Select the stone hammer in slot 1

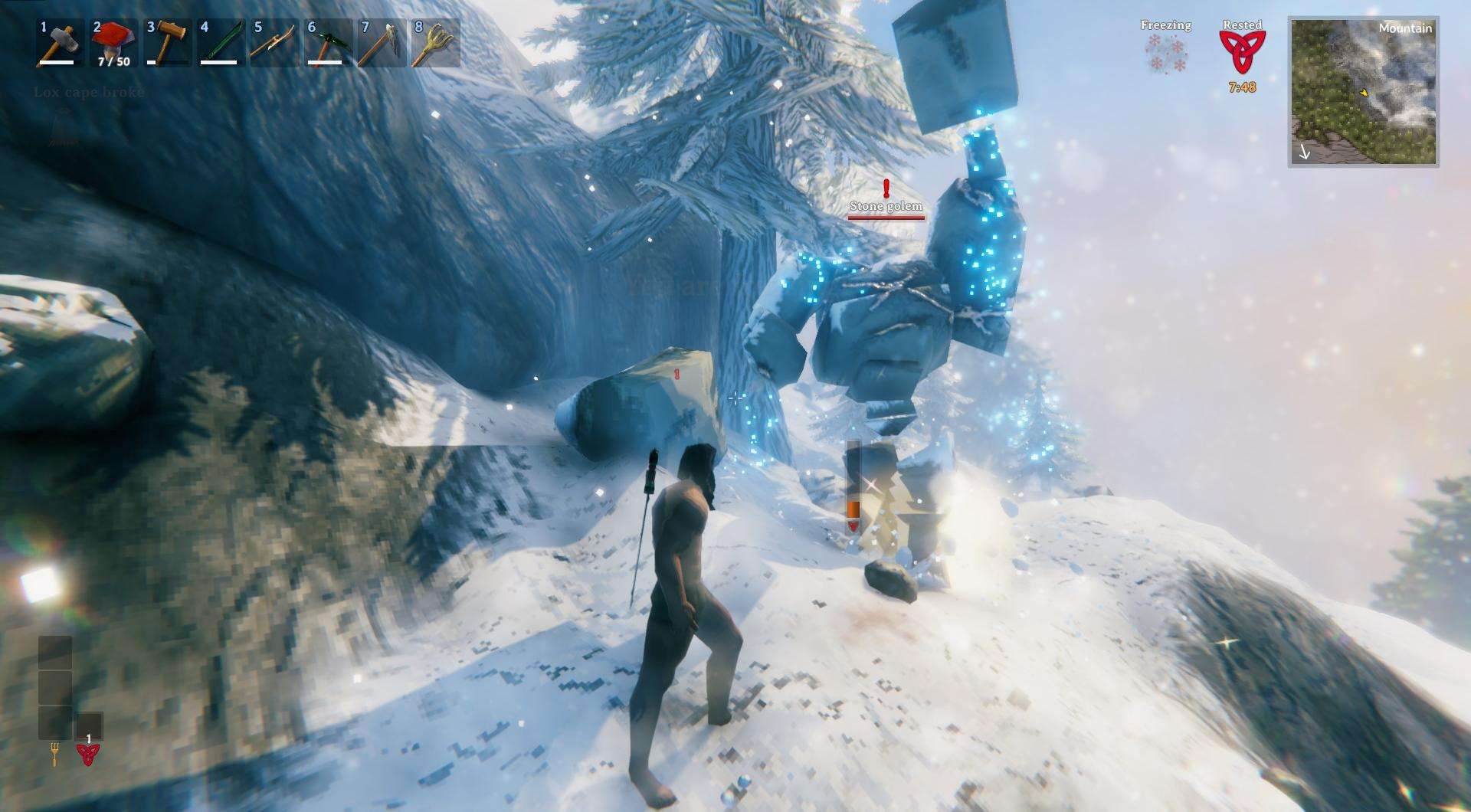pyautogui.click(x=60, y=43)
